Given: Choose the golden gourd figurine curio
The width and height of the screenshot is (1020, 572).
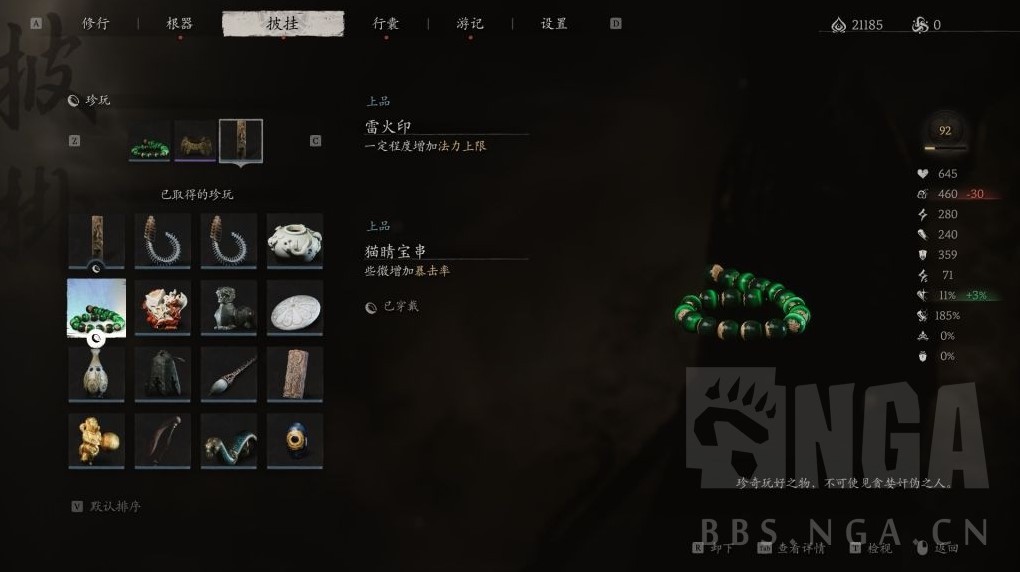Looking at the screenshot, I should [x=97, y=440].
